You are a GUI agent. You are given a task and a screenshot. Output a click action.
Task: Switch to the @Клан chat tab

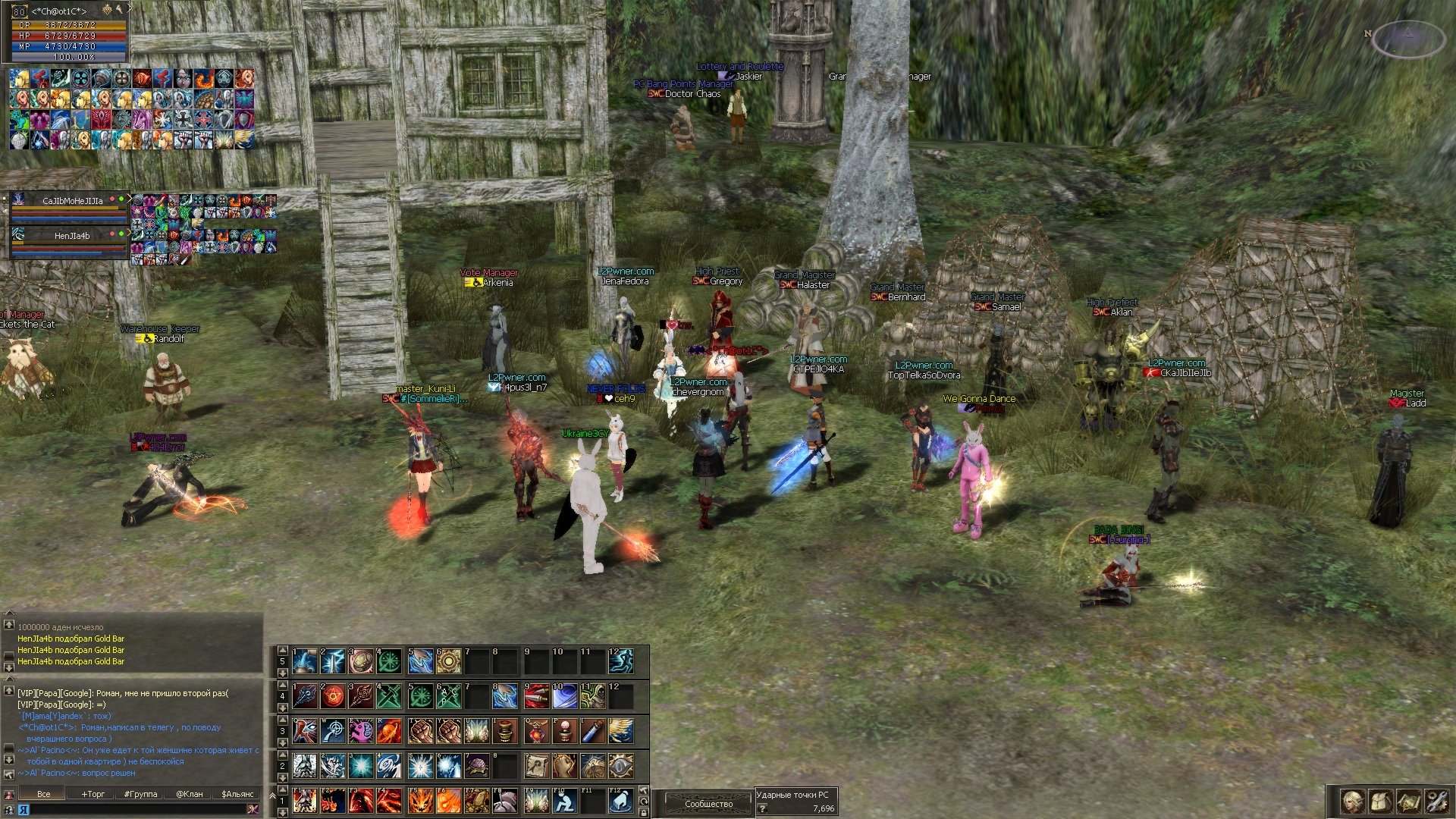pos(189,794)
